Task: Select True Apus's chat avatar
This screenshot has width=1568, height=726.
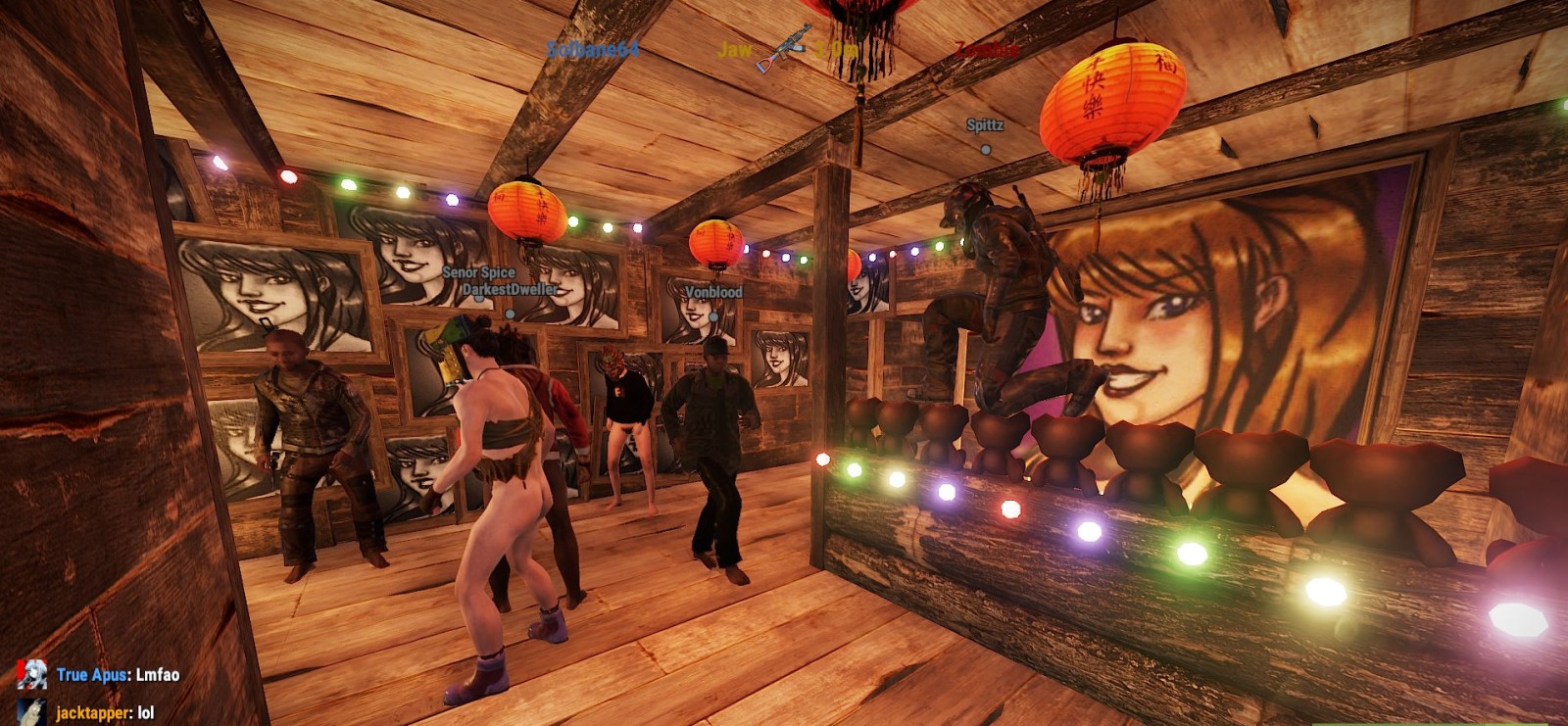Action: point(31,674)
